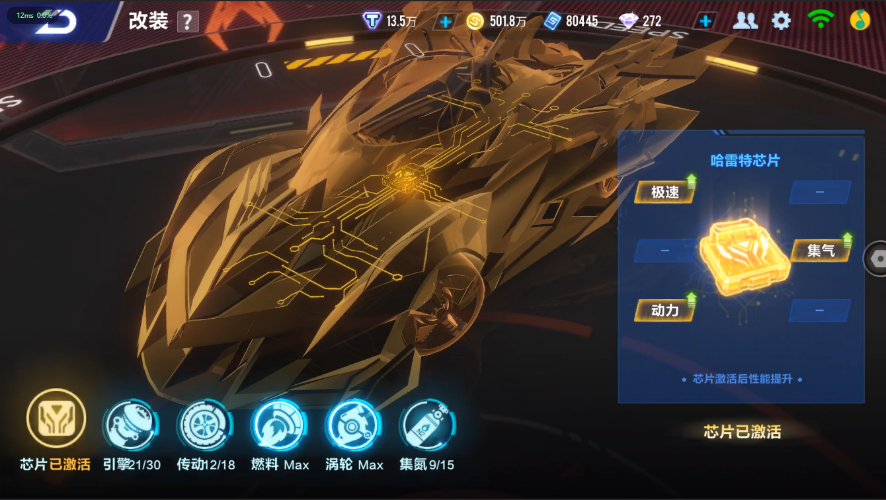Select the 燃料 fuel upgrade icon
The image size is (886, 500).
pos(279,424)
